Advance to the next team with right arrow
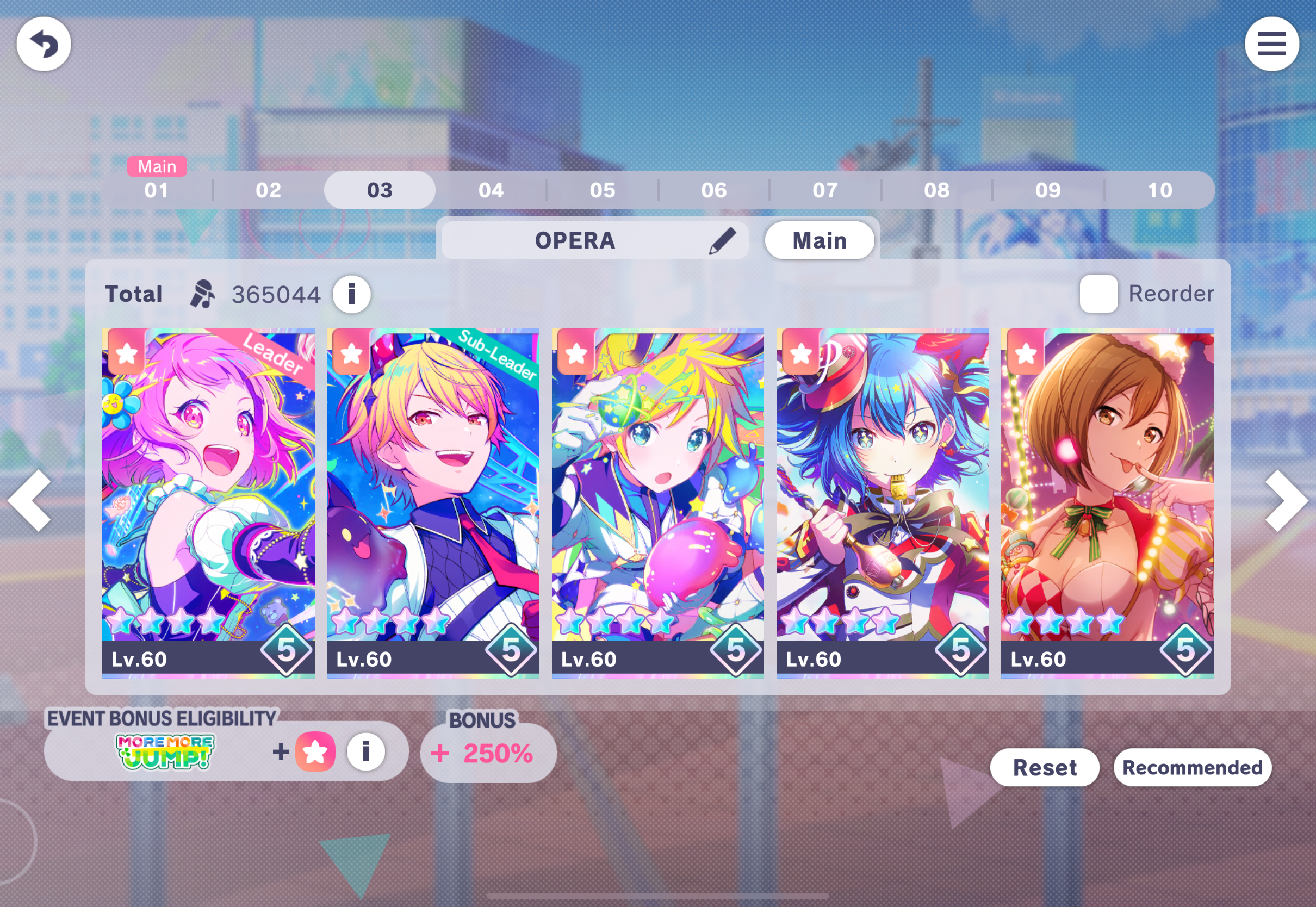This screenshot has width=1316, height=907. 1286,500
